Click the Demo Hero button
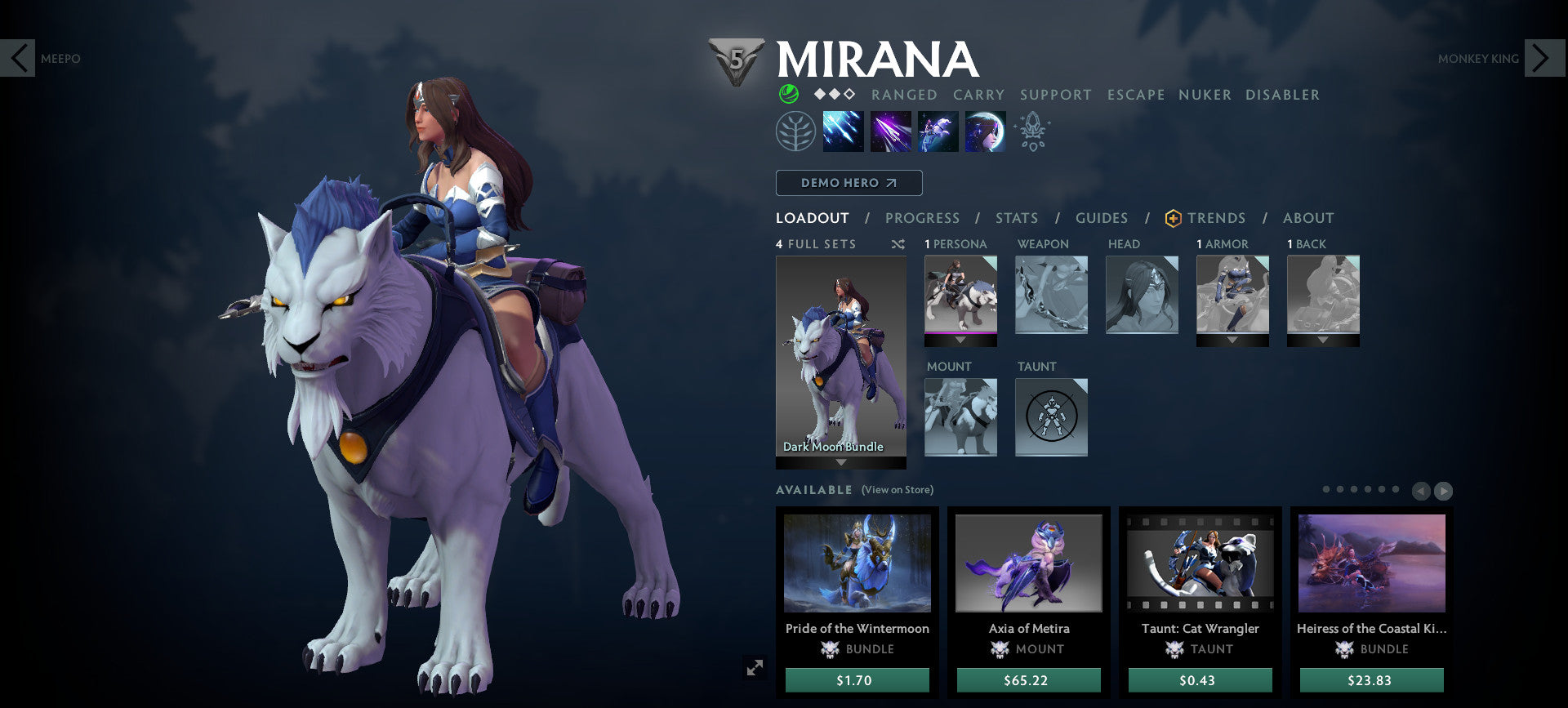This screenshot has width=1568, height=708. point(849,183)
